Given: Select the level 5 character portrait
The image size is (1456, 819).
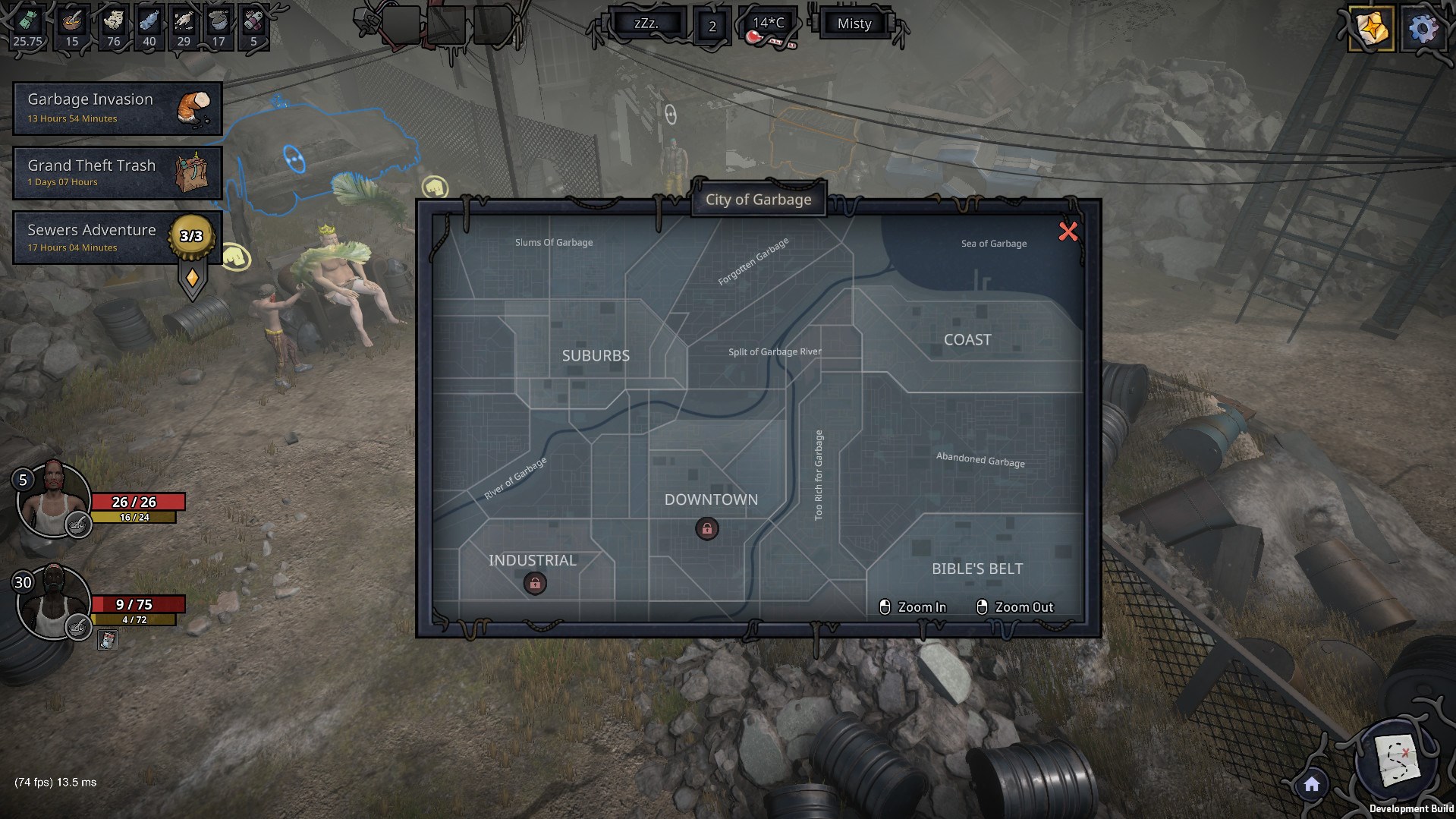Looking at the screenshot, I should 53,499.
